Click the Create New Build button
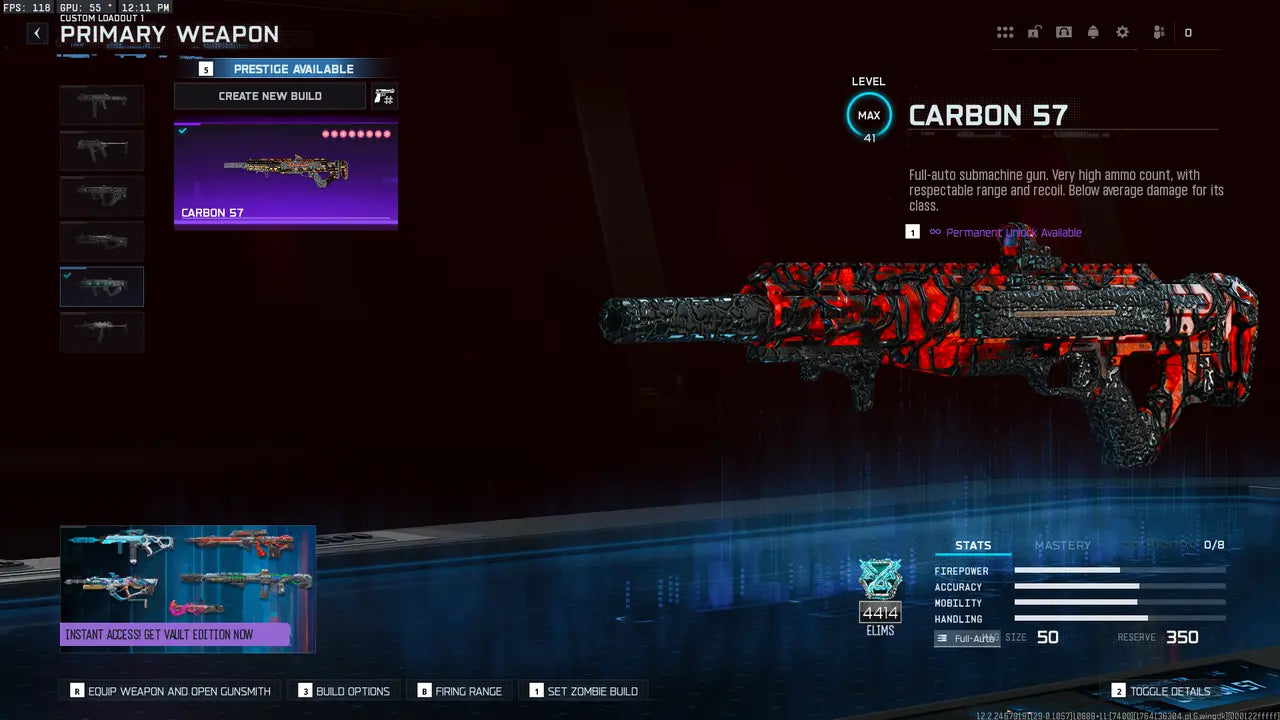Image resolution: width=1280 pixels, height=720 pixels. 270,96
